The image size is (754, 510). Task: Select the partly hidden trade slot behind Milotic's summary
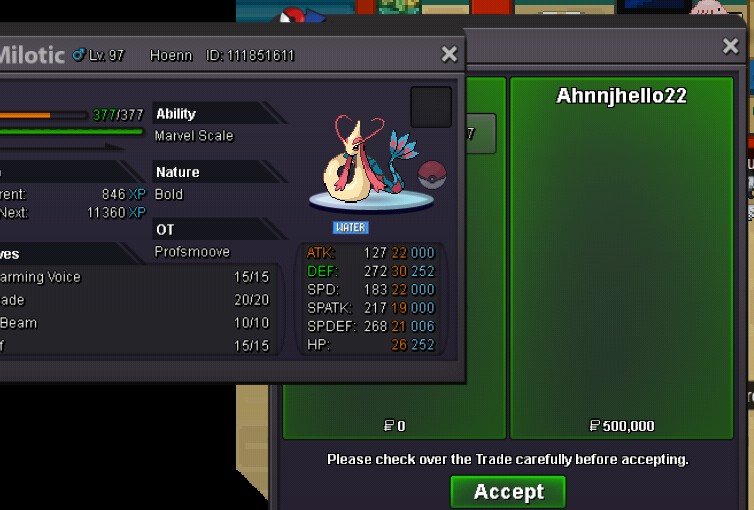(481, 134)
